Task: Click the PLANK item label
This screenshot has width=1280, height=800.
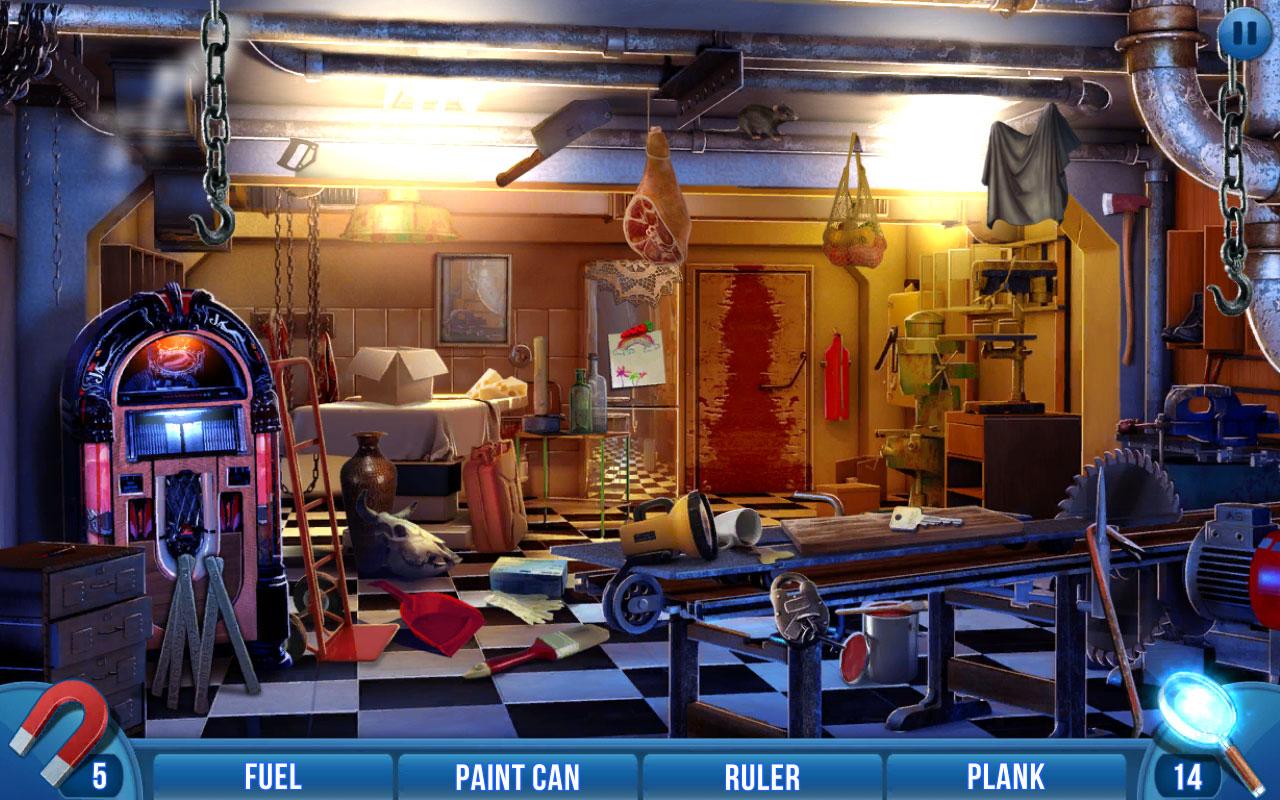Action: [1005, 776]
